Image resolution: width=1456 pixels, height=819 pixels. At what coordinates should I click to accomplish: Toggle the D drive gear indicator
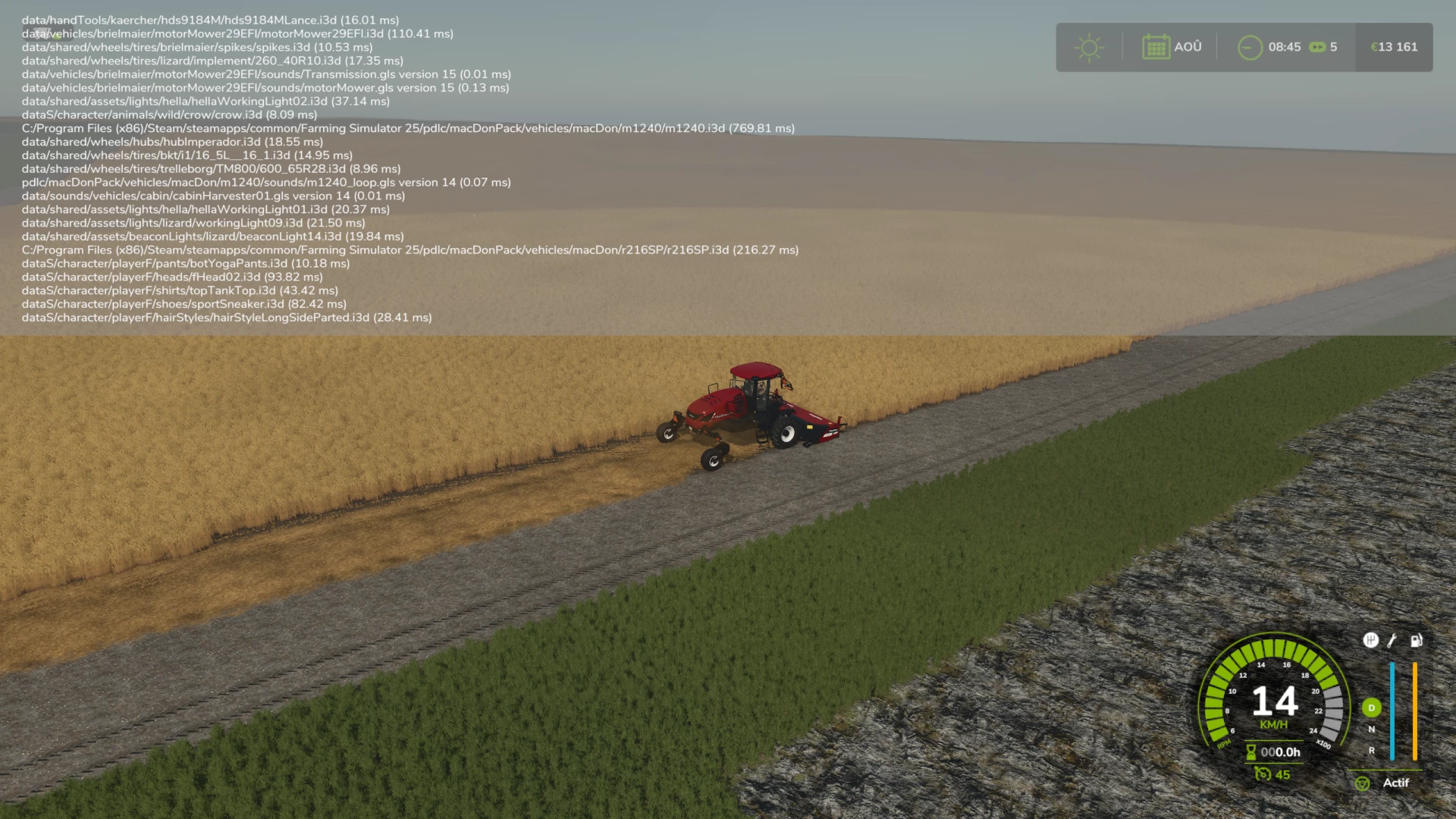point(1372,708)
